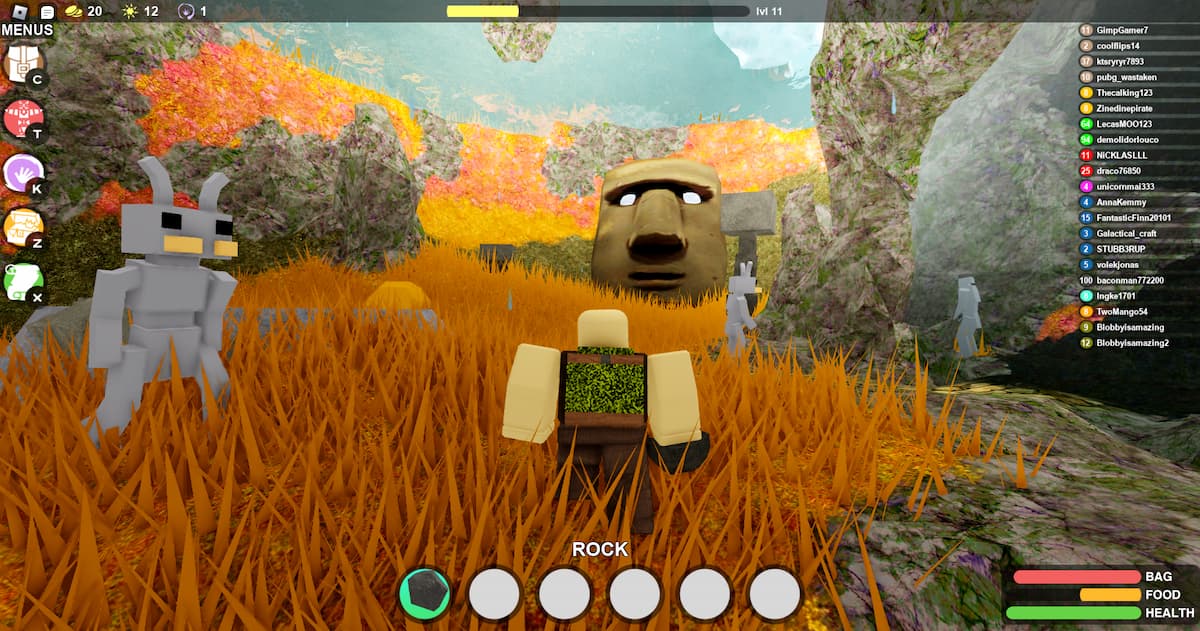This screenshot has height=631, width=1200.
Task: Select demolidorlouco in the player list
Action: (x=1130, y=140)
